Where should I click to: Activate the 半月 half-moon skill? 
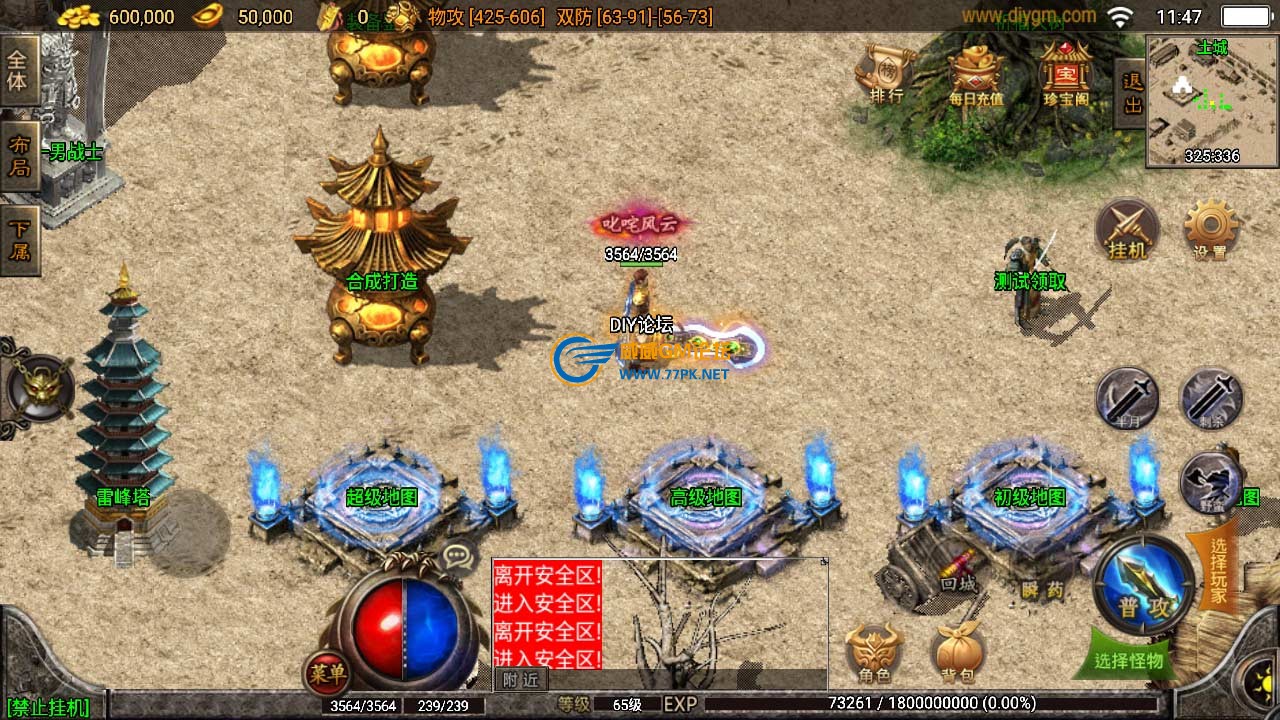pyautogui.click(x=1127, y=399)
